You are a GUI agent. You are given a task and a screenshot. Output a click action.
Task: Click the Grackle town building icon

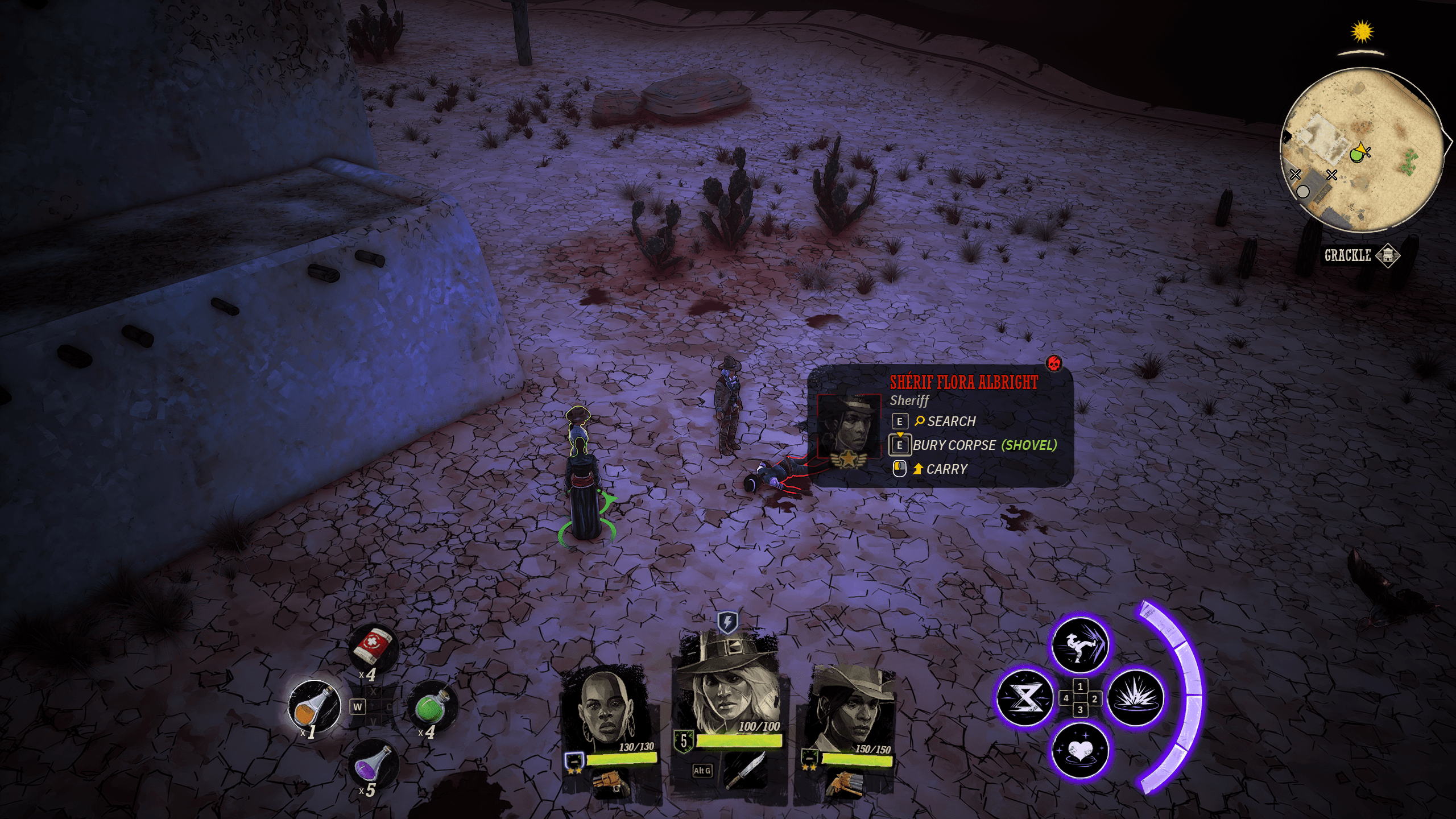(x=1388, y=255)
